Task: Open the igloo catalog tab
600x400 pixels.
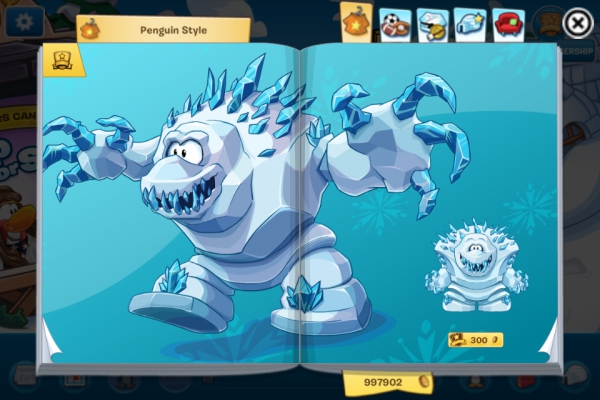Action: click(470, 24)
